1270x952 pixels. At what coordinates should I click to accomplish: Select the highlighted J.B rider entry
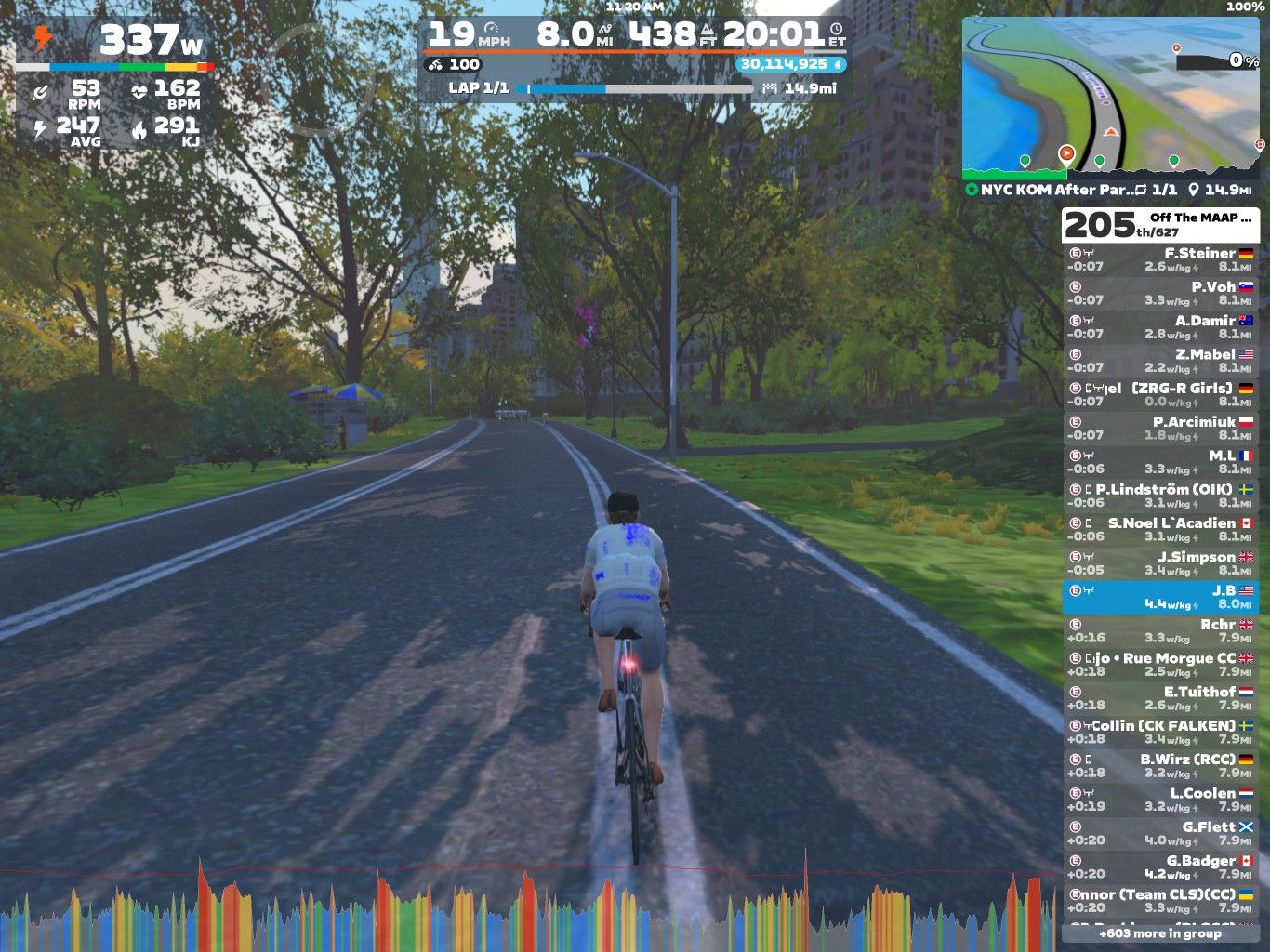point(1162,597)
